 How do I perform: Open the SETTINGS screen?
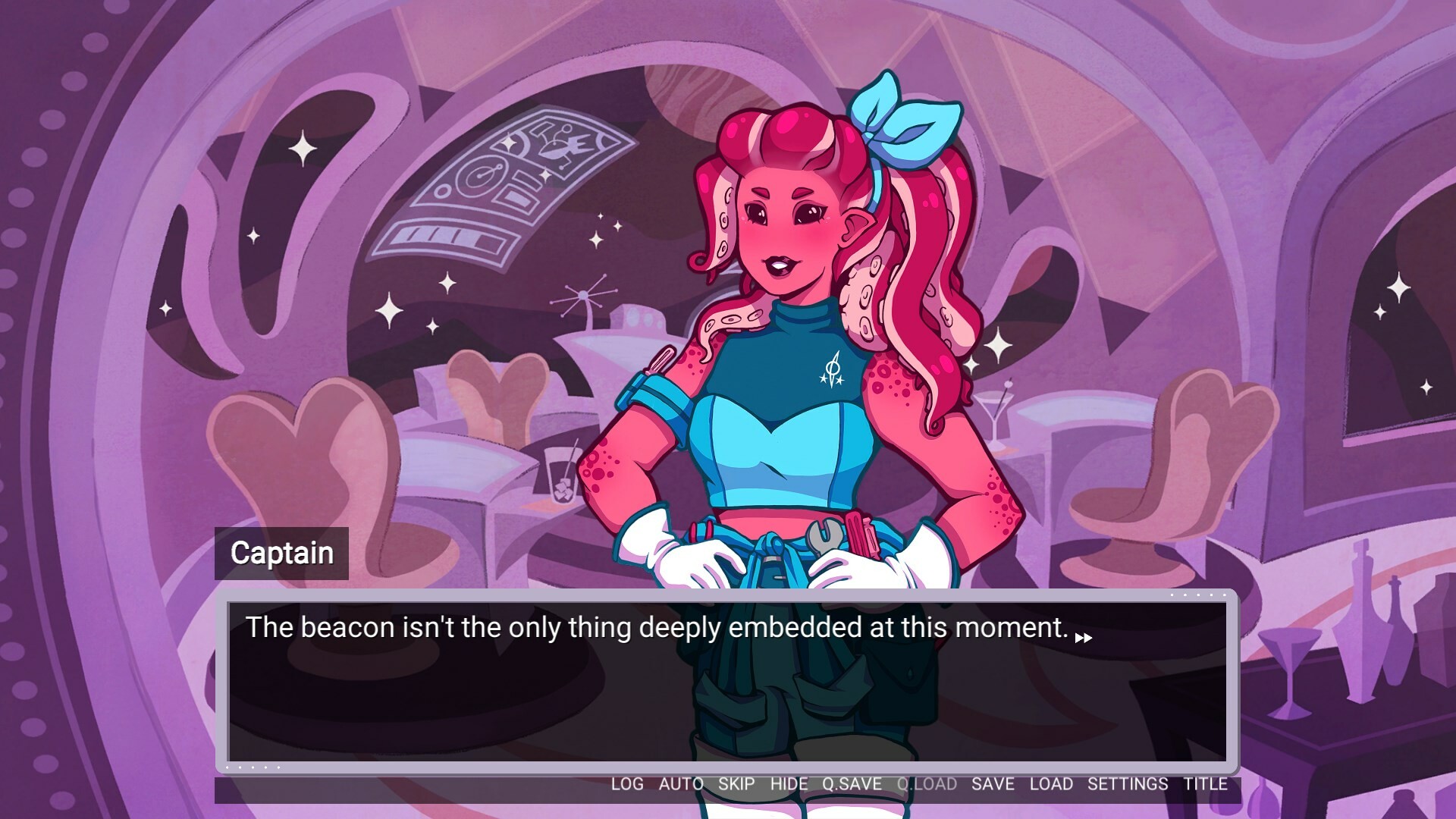[1128, 785]
